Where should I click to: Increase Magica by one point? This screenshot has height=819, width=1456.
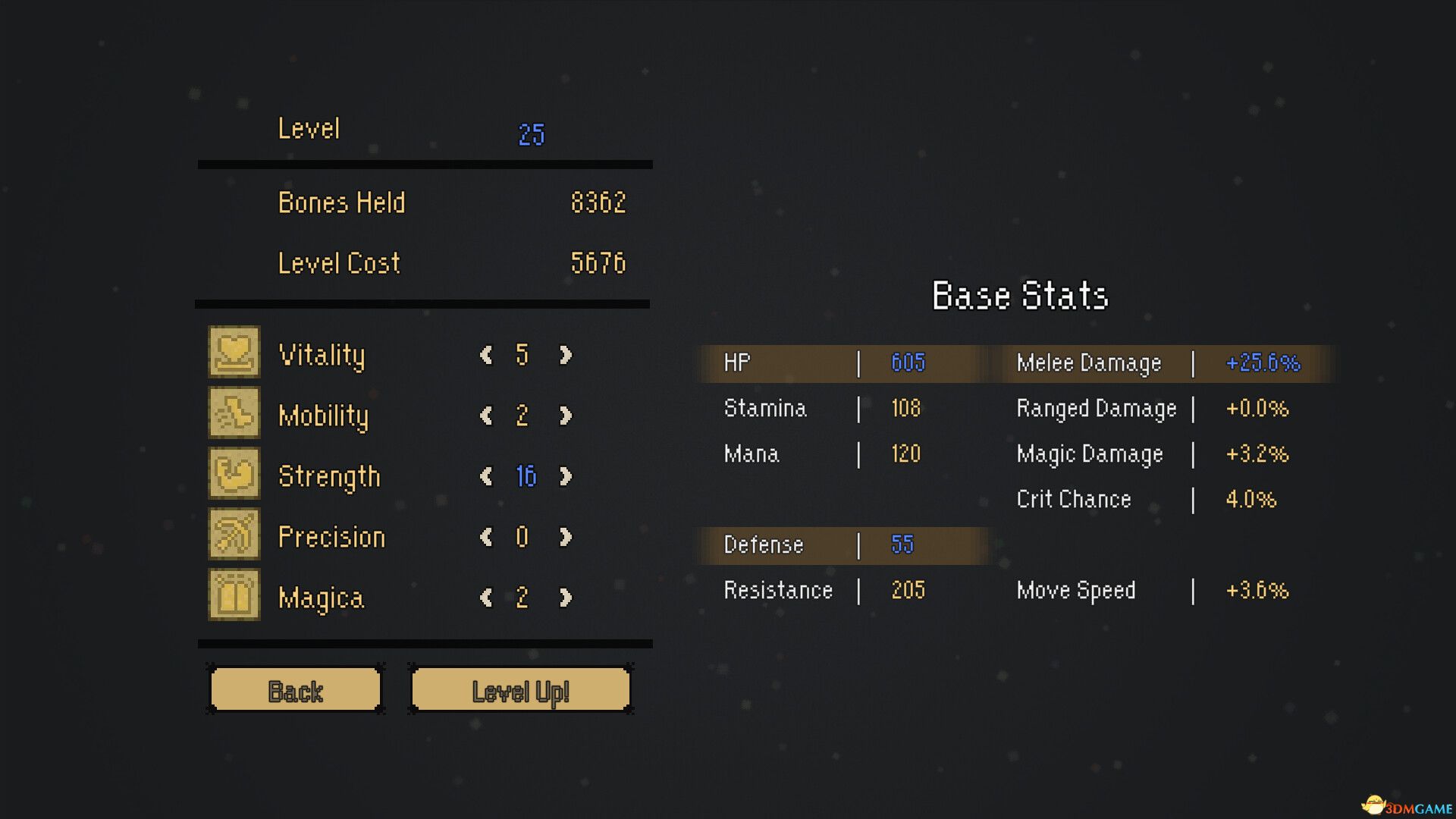tap(565, 598)
